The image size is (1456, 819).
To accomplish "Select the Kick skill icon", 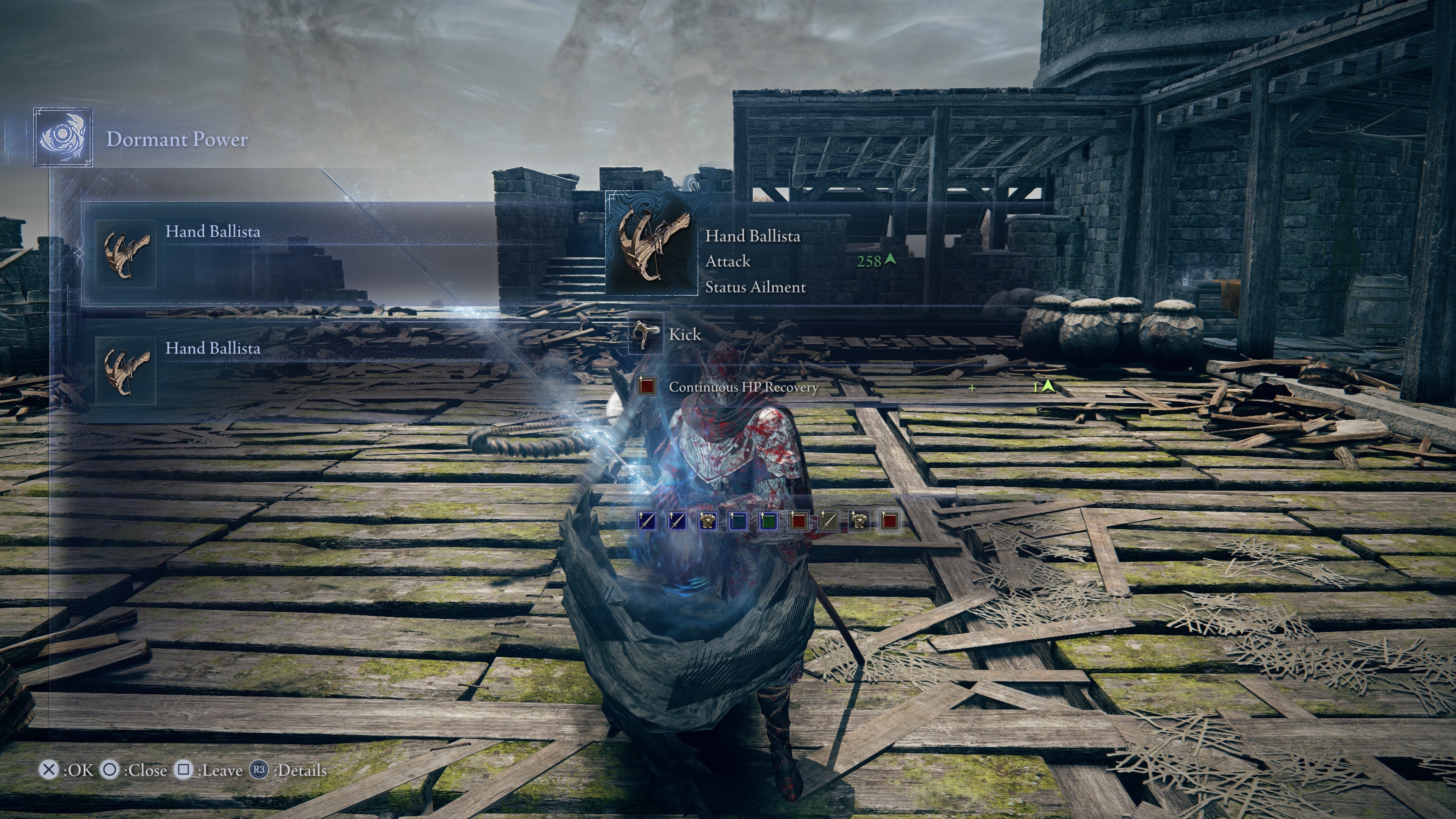I will (645, 334).
